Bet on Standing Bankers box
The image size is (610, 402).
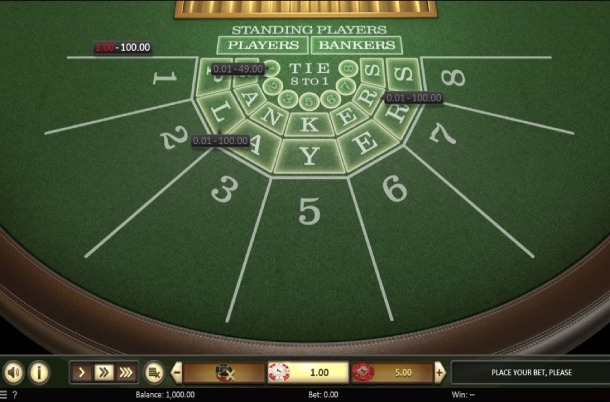[356, 45]
